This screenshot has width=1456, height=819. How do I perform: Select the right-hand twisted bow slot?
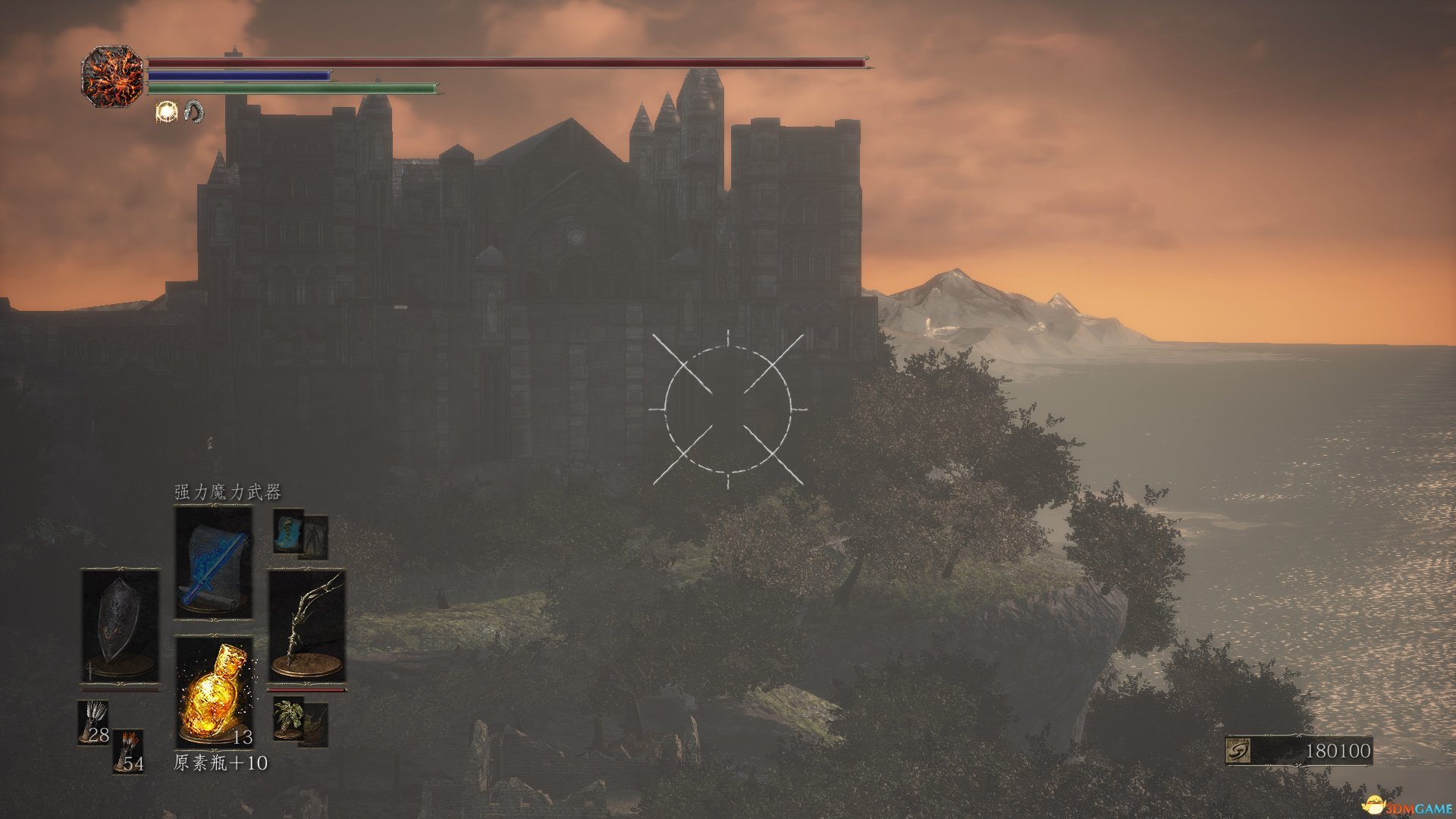coord(307,626)
